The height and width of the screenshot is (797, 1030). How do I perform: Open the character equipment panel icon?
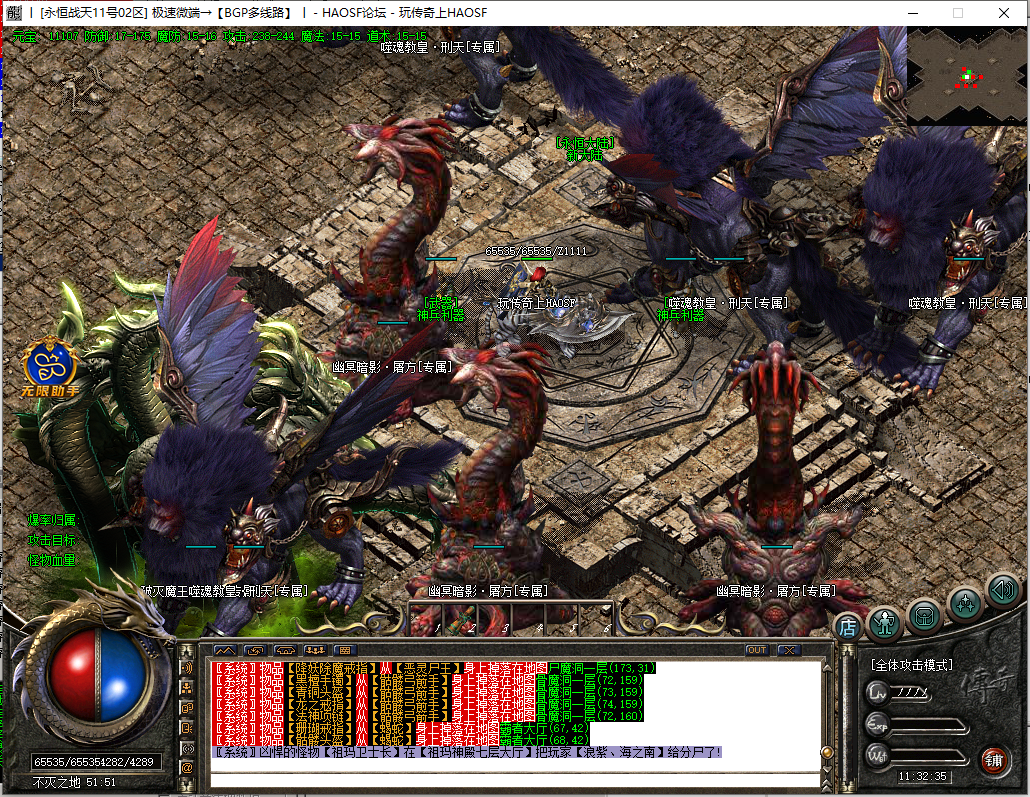tap(885, 624)
